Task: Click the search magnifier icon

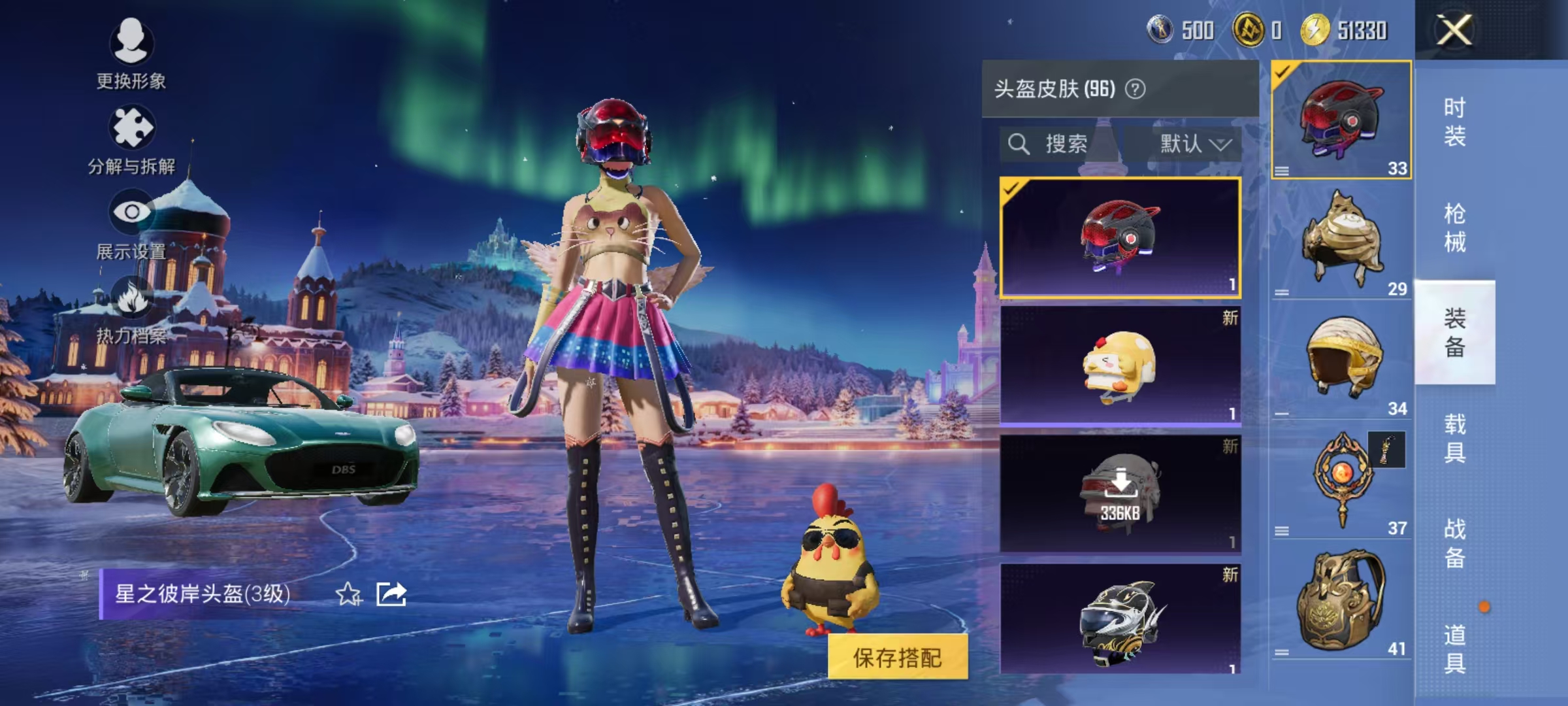Action: point(1019,144)
